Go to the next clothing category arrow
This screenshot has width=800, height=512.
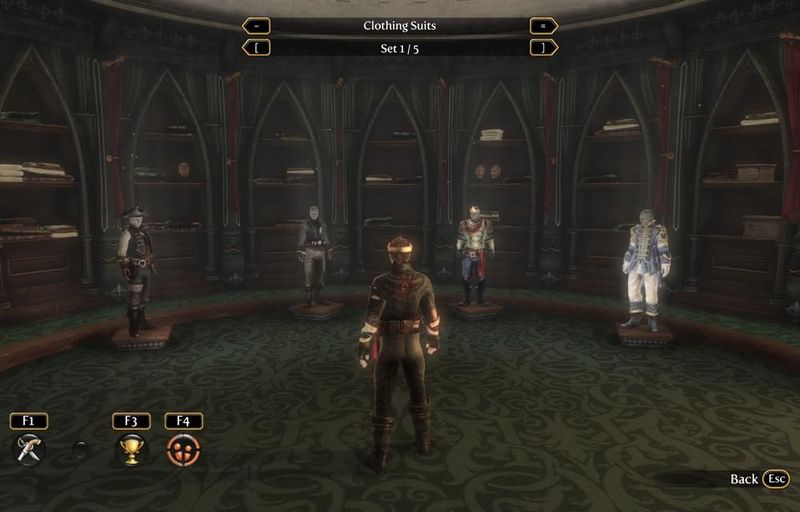pyautogui.click(x=544, y=26)
